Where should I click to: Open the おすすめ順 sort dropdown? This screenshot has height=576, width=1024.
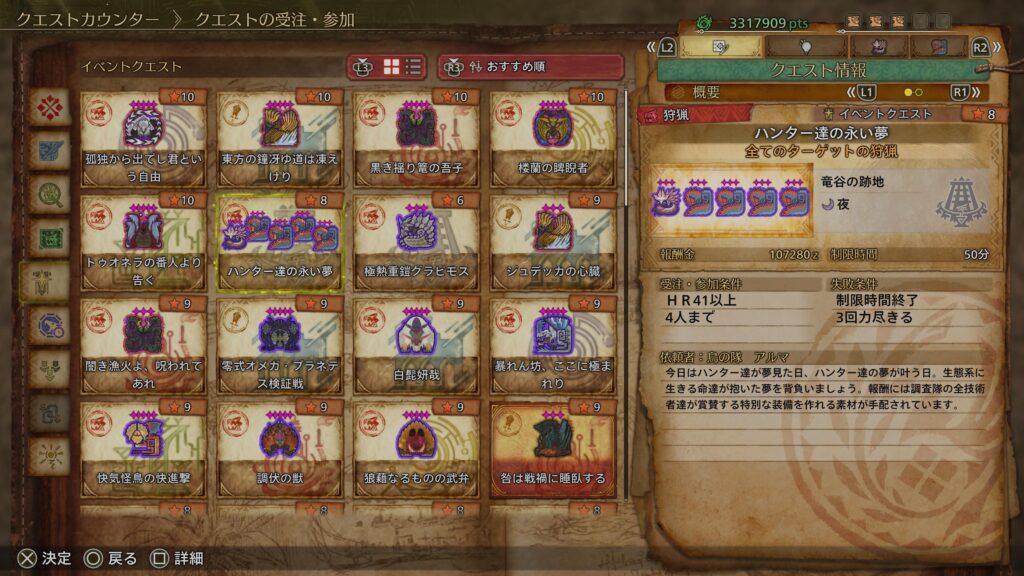click(x=530, y=67)
